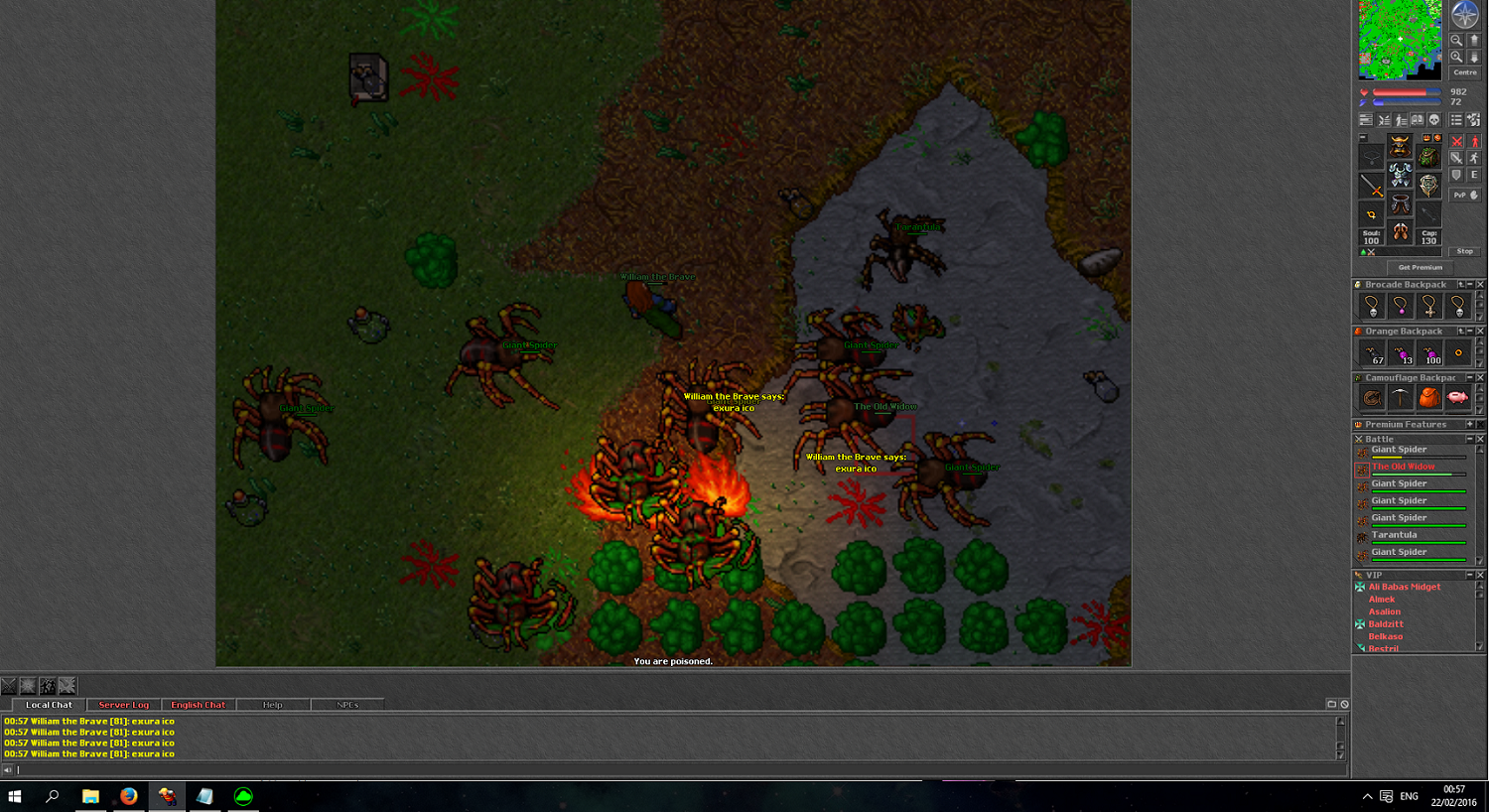This screenshot has width=1489, height=812.
Task: Select the pickaxe in Camouflage Backpack
Action: pyautogui.click(x=1400, y=398)
